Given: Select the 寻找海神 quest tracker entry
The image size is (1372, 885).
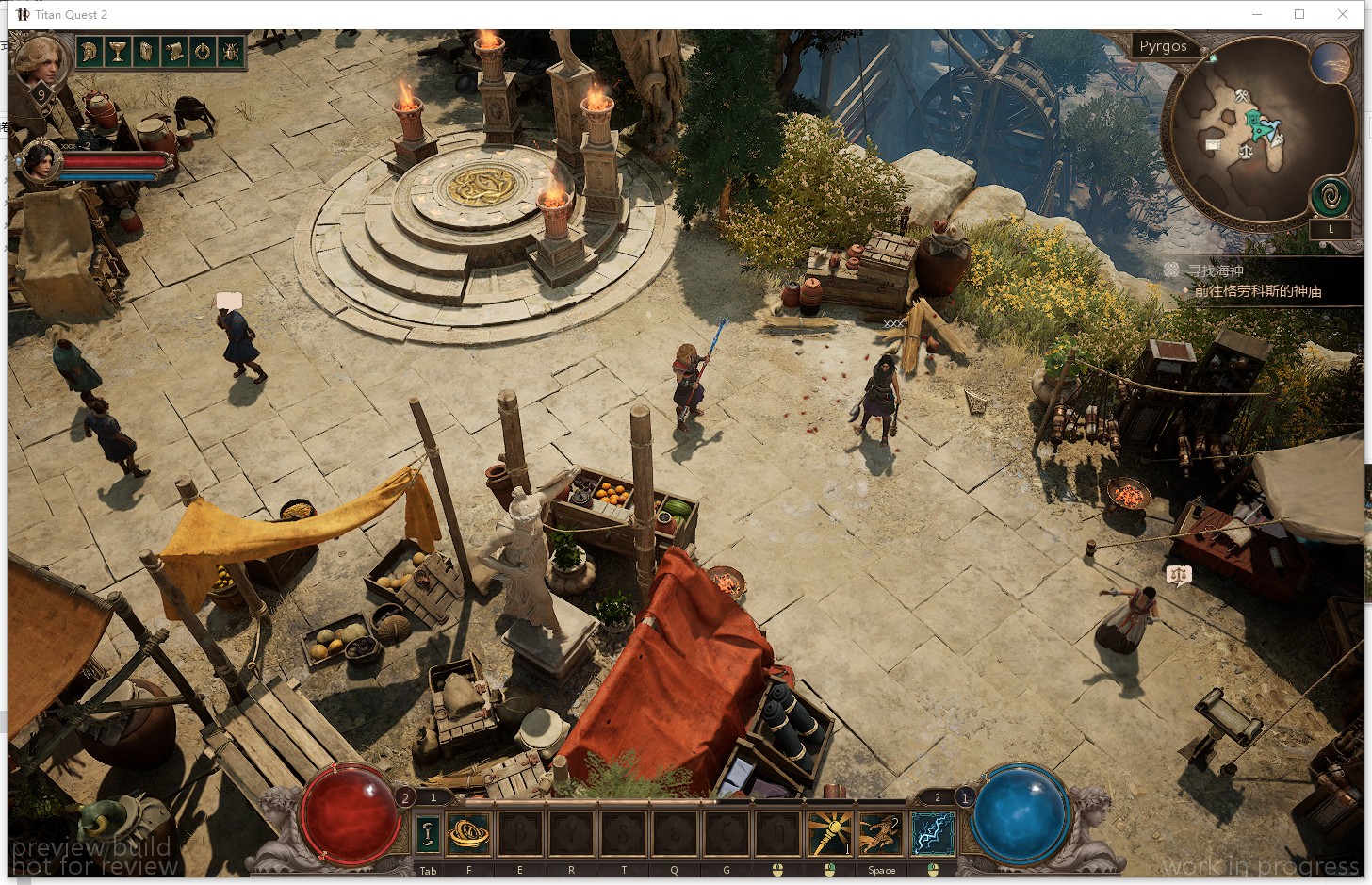Looking at the screenshot, I should (x=1215, y=271).
